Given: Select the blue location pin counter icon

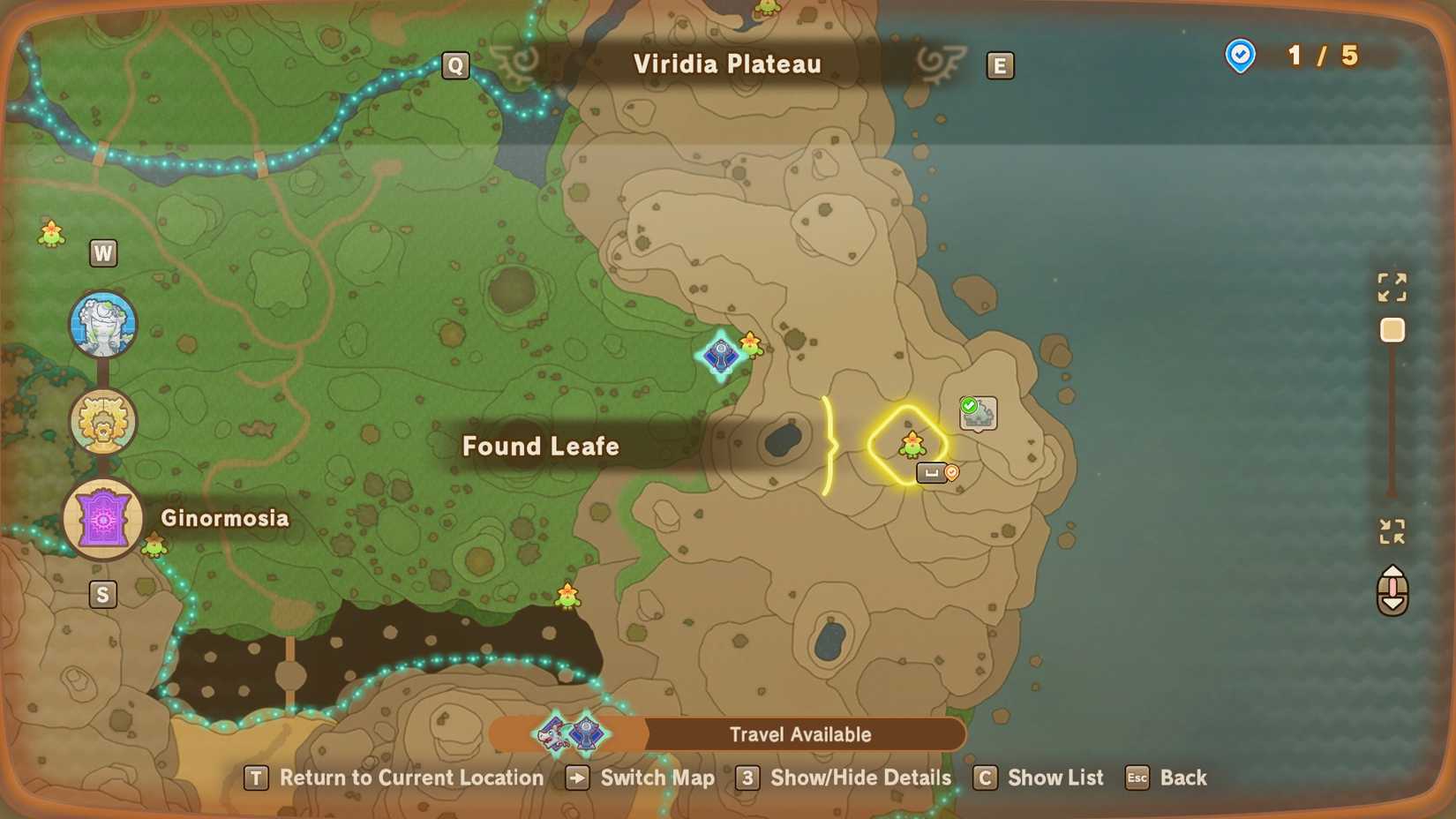Looking at the screenshot, I should pyautogui.click(x=1241, y=56).
